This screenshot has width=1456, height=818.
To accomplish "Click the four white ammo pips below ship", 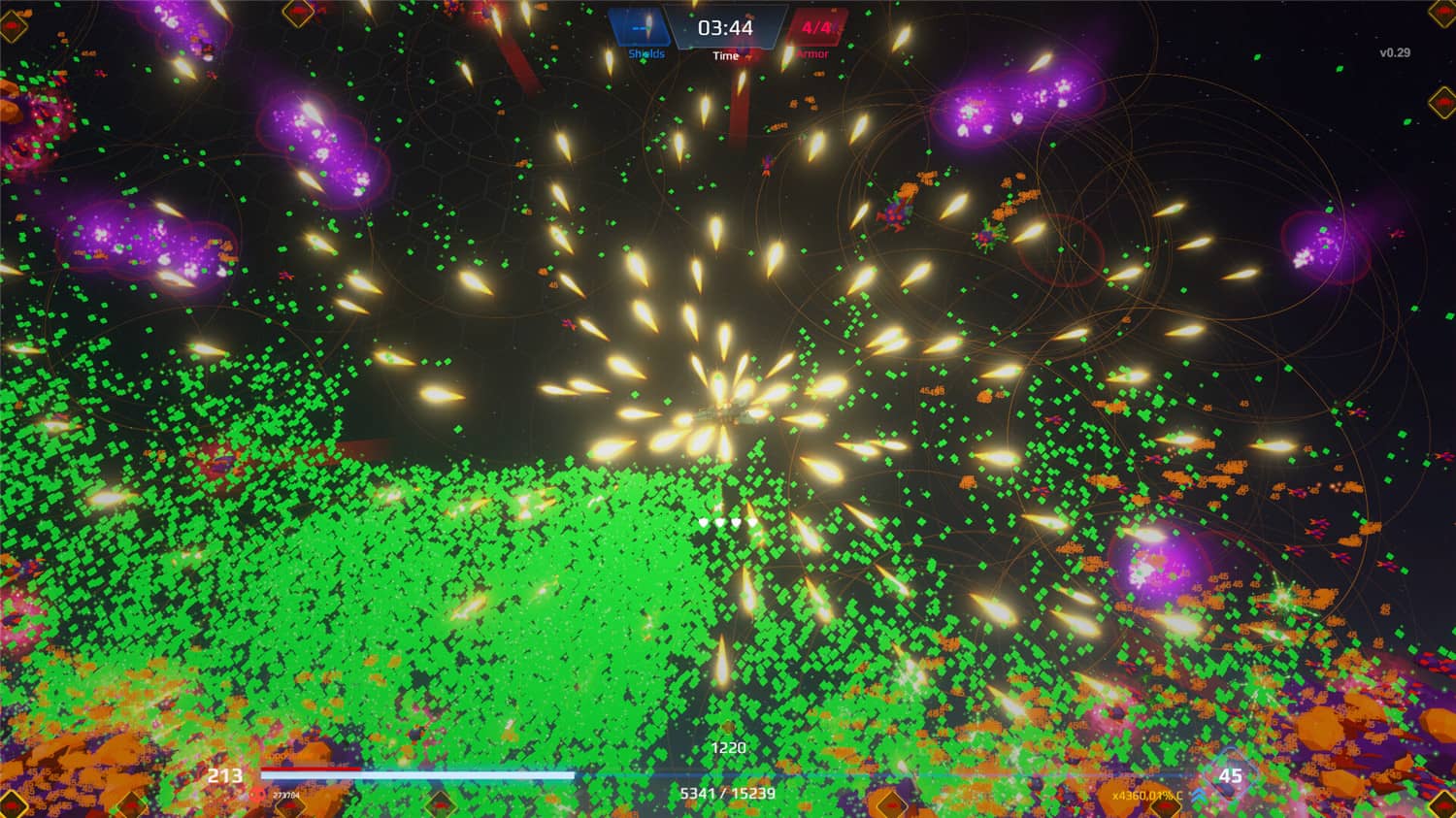I will 728,520.
